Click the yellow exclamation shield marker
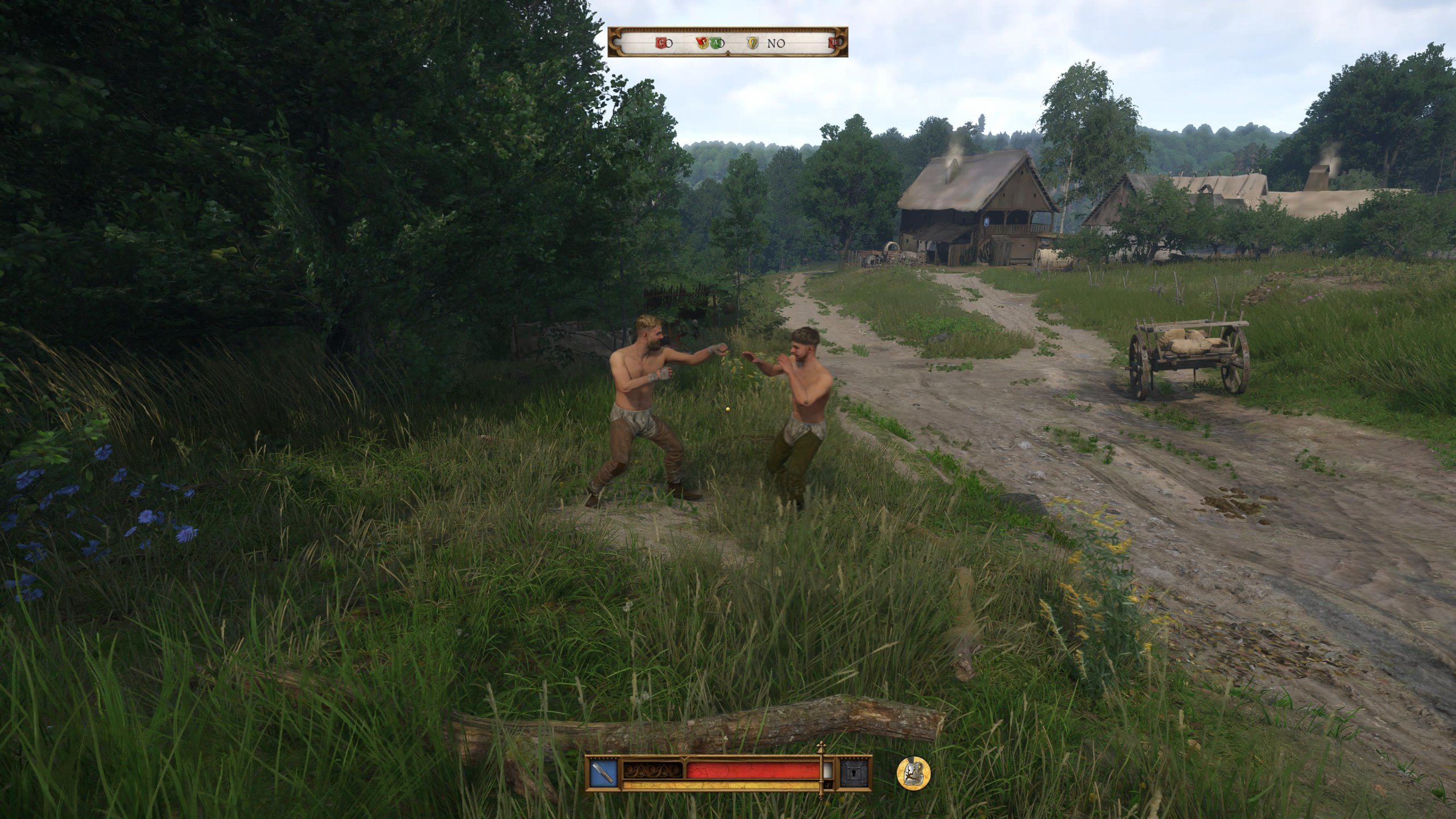This screenshot has height=819, width=1456. click(752, 43)
